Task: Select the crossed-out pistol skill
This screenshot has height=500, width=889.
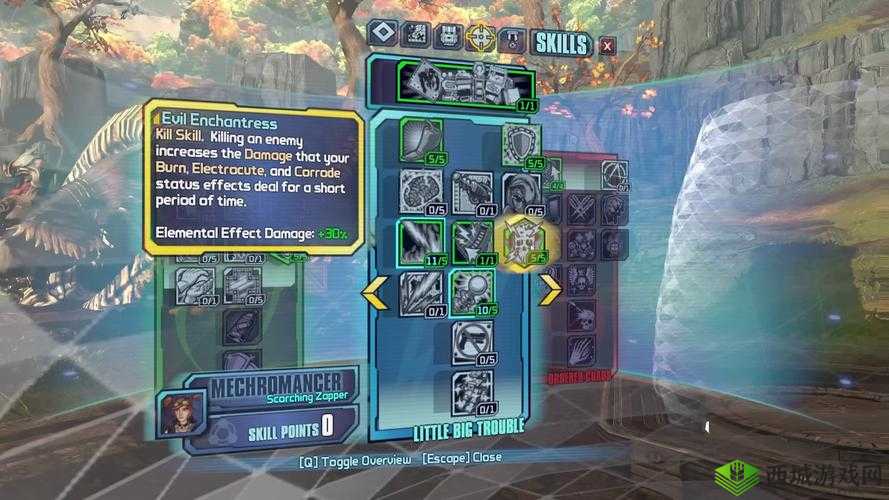Action: pos(470,340)
